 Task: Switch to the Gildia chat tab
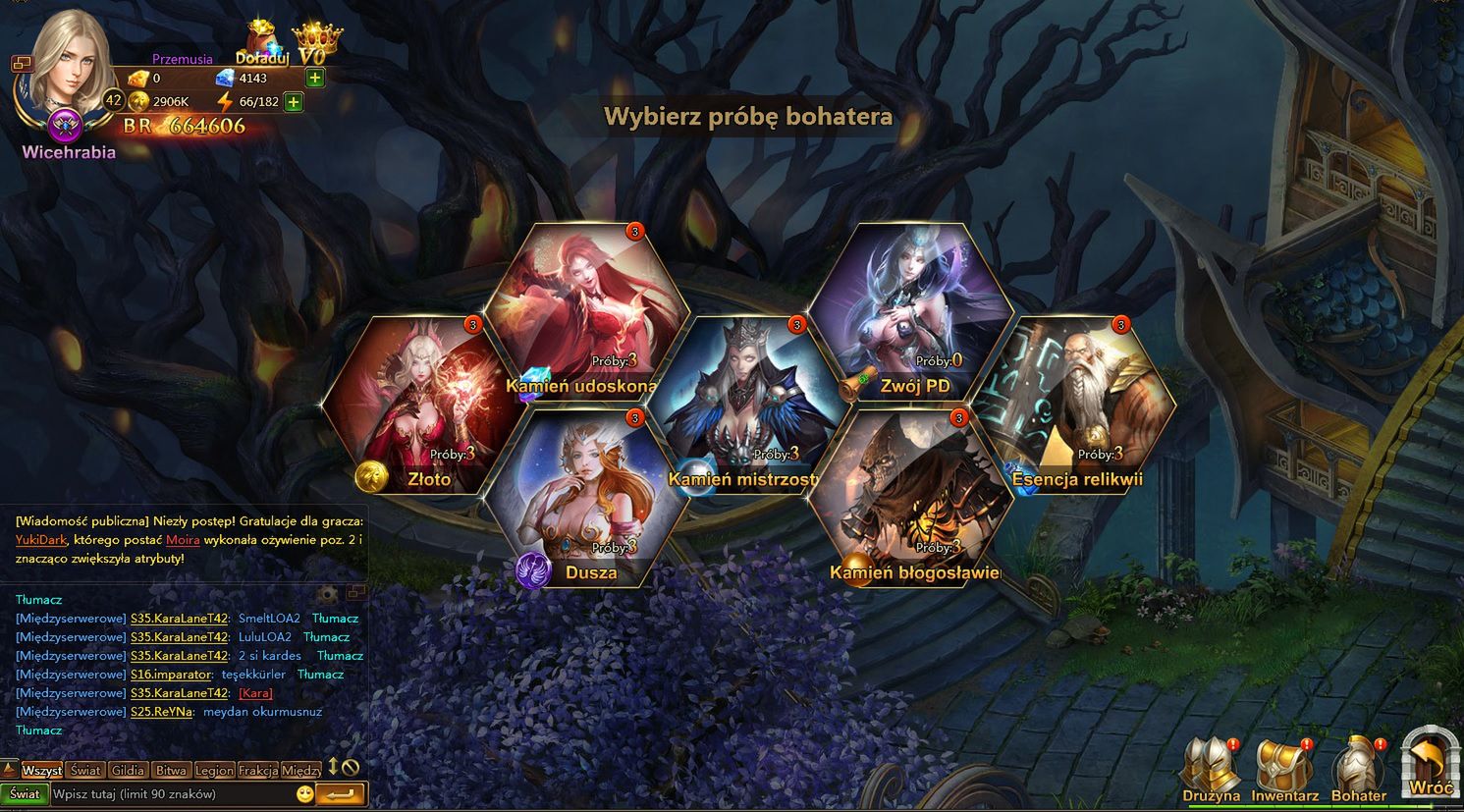(128, 771)
